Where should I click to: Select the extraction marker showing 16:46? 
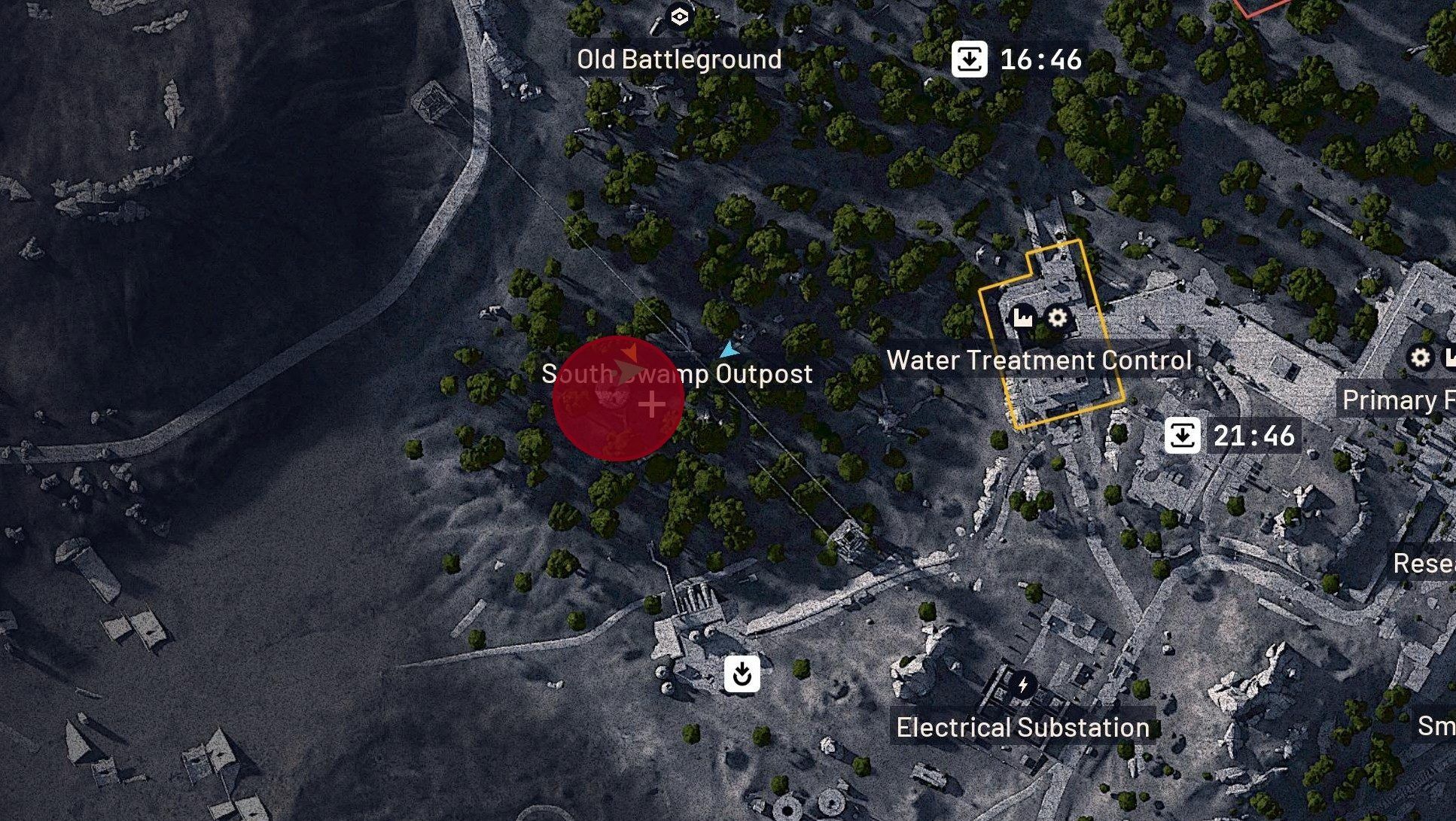(969, 59)
